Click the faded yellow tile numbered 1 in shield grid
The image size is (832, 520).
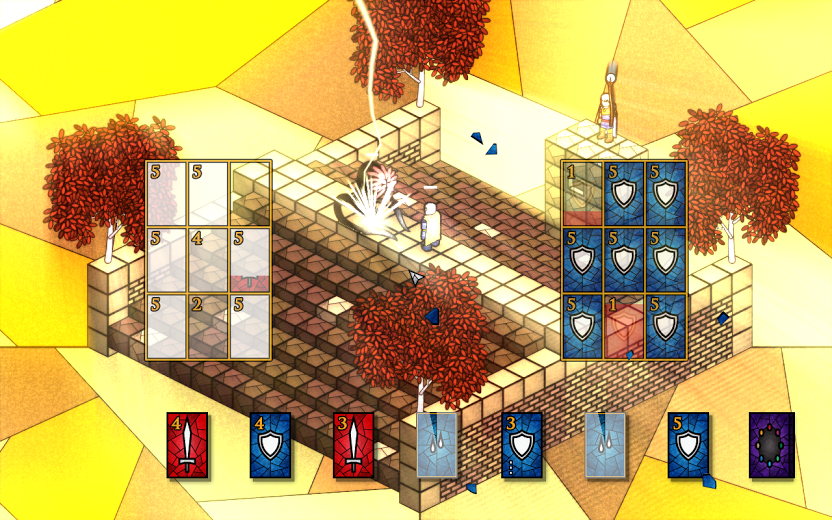click(x=582, y=193)
